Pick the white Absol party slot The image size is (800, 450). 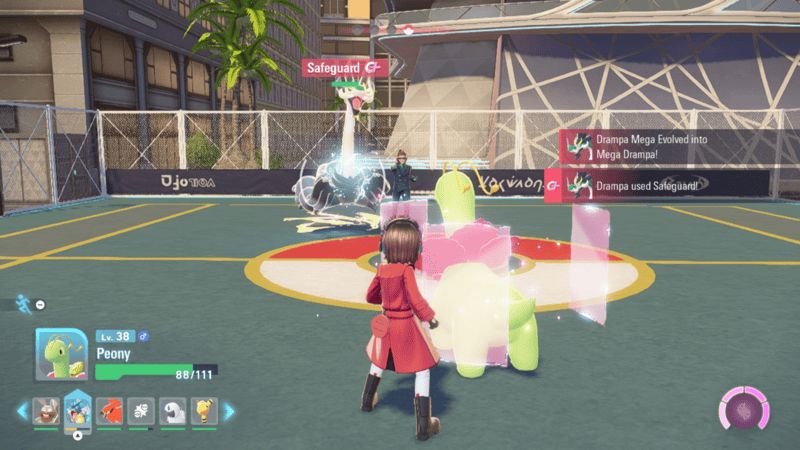click(x=173, y=408)
